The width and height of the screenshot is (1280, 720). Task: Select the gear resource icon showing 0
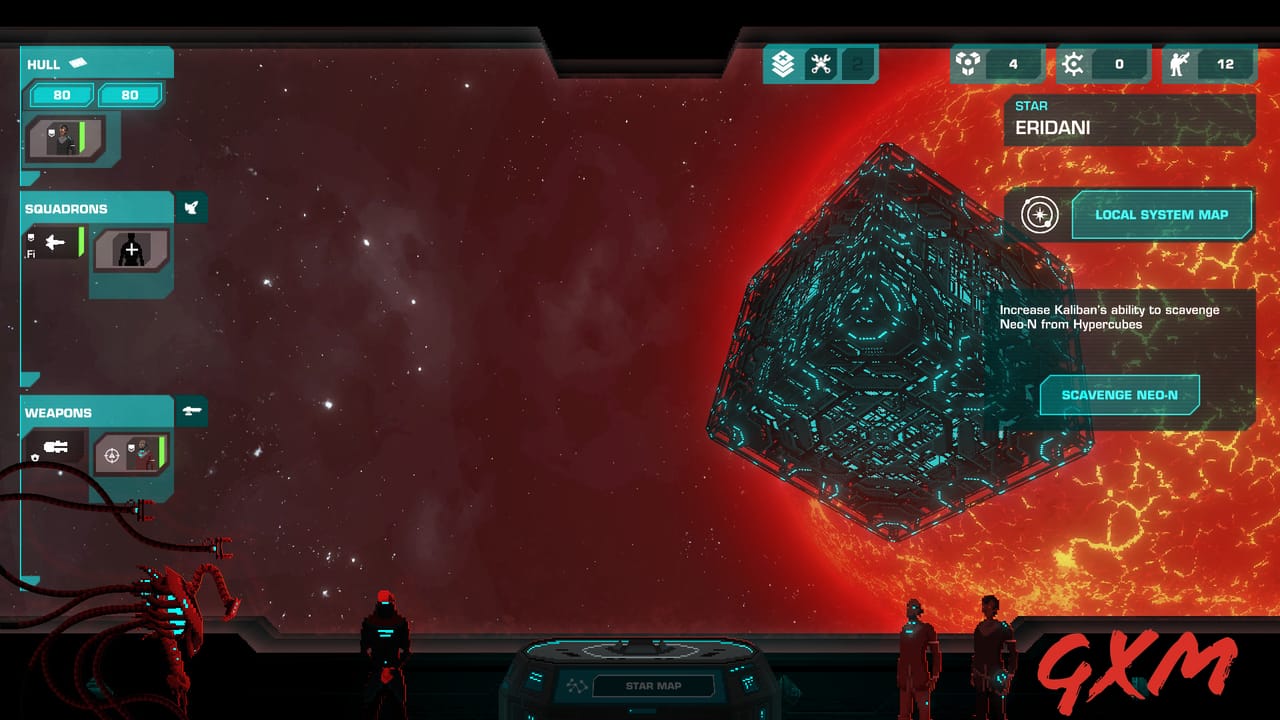[1074, 64]
